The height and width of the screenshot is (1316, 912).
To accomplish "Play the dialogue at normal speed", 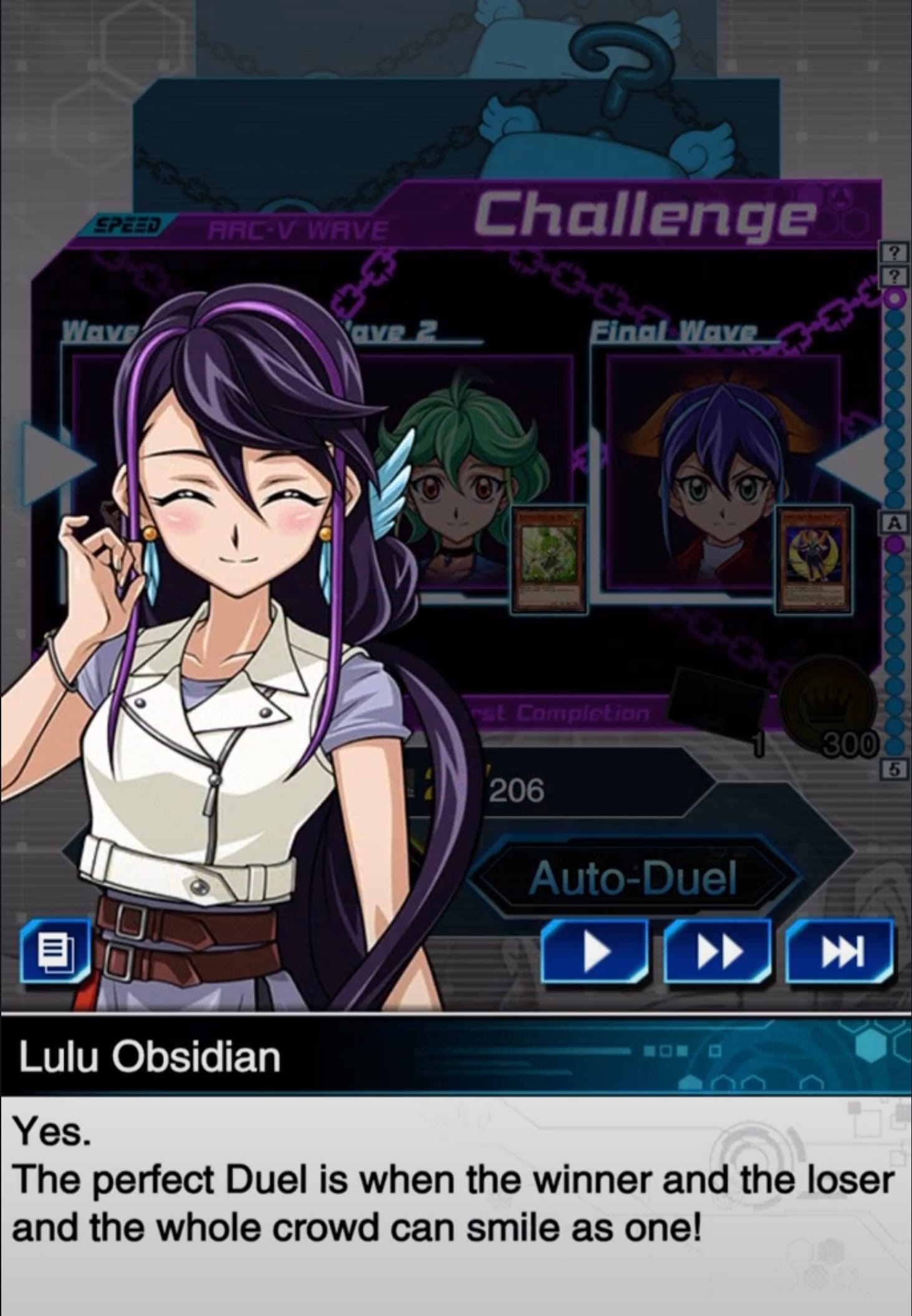I will (x=594, y=951).
